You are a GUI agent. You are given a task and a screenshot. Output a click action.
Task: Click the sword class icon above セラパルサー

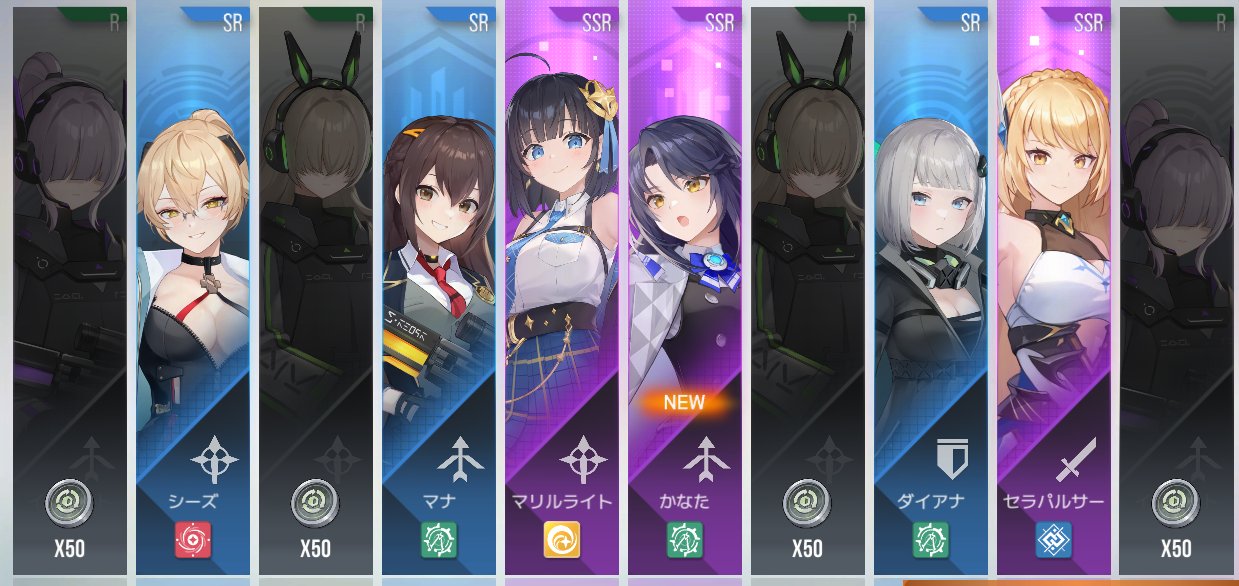click(1076, 458)
